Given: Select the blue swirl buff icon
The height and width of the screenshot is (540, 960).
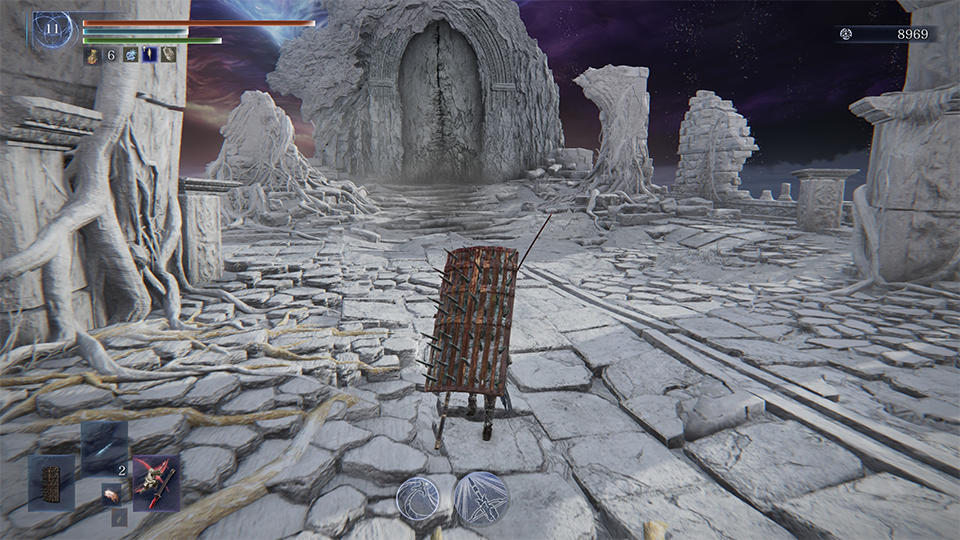Looking at the screenshot, I should point(131,56).
